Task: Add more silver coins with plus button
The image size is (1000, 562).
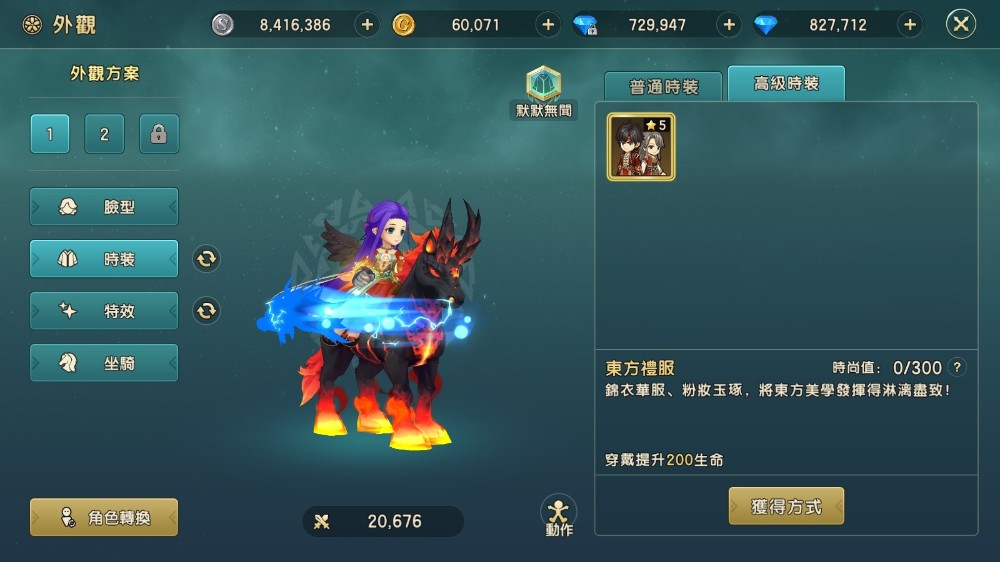Action: click(x=367, y=25)
